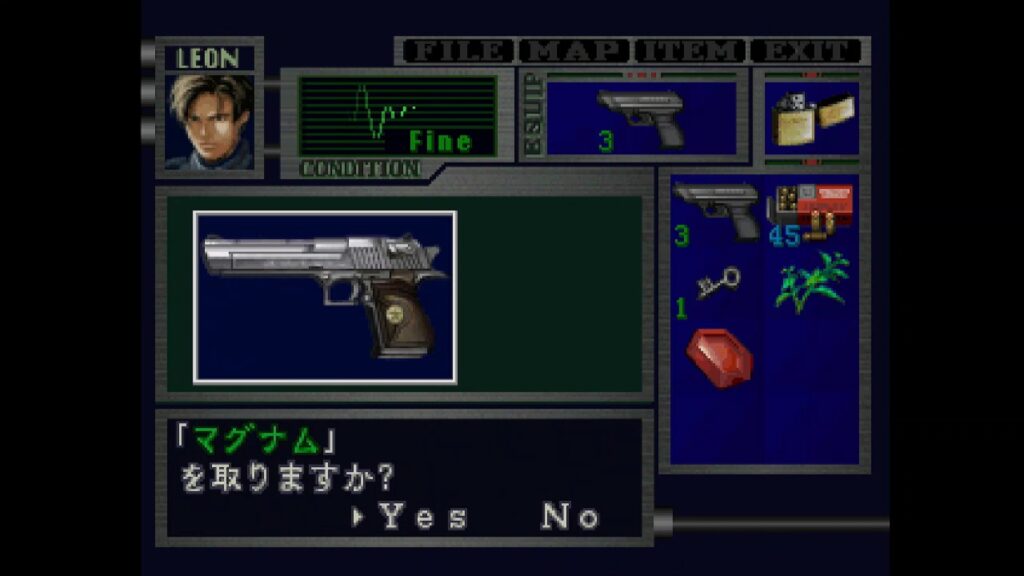1024x576 pixels.
Task: Select the ITEM tab
Action: point(691,51)
